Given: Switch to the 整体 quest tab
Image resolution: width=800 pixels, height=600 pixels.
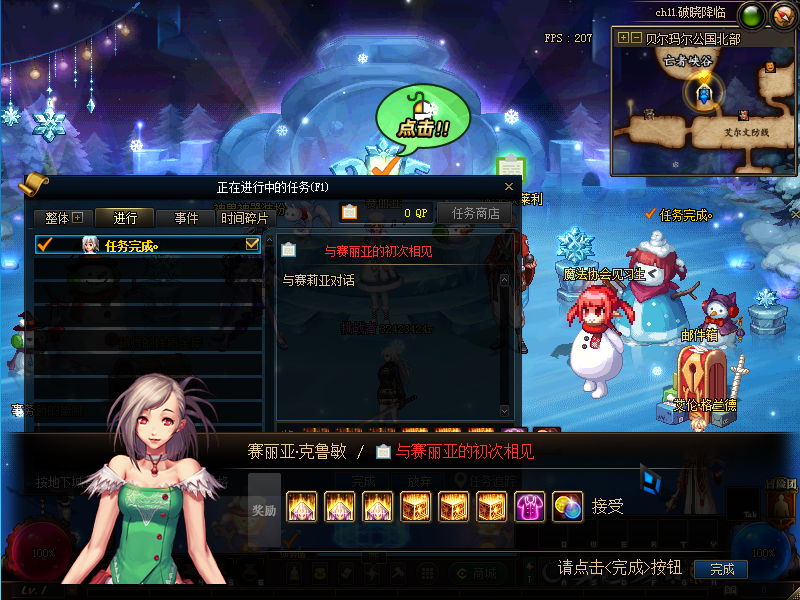Looking at the screenshot, I should click(x=63, y=217).
